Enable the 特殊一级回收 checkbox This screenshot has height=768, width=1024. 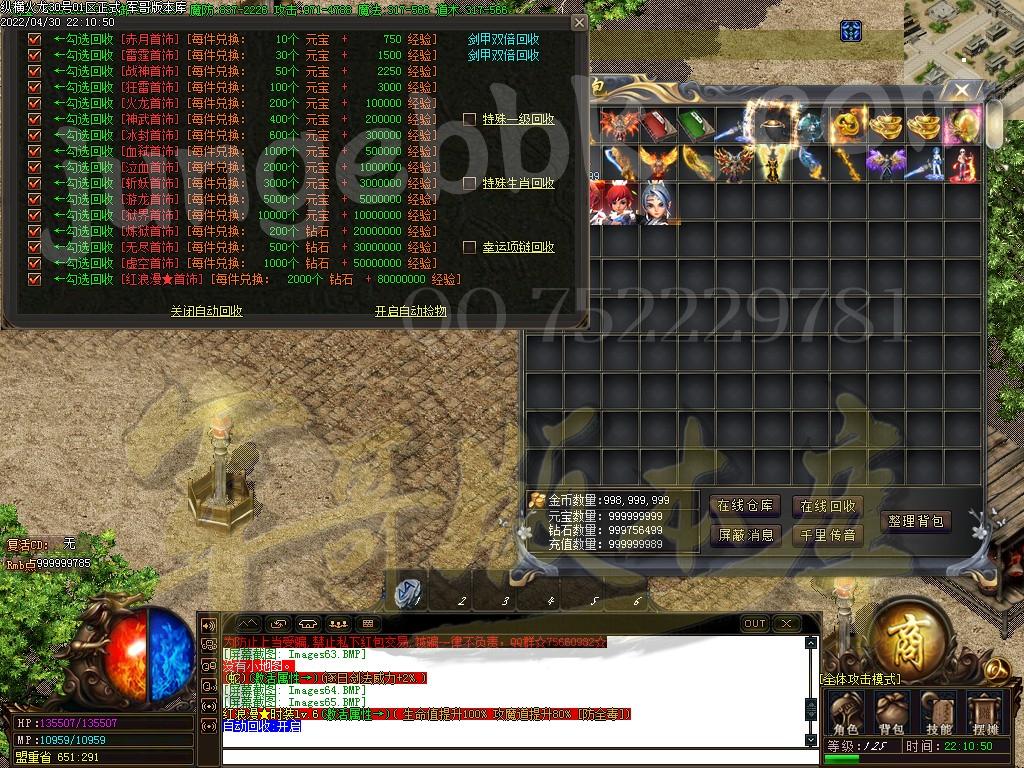pos(469,119)
